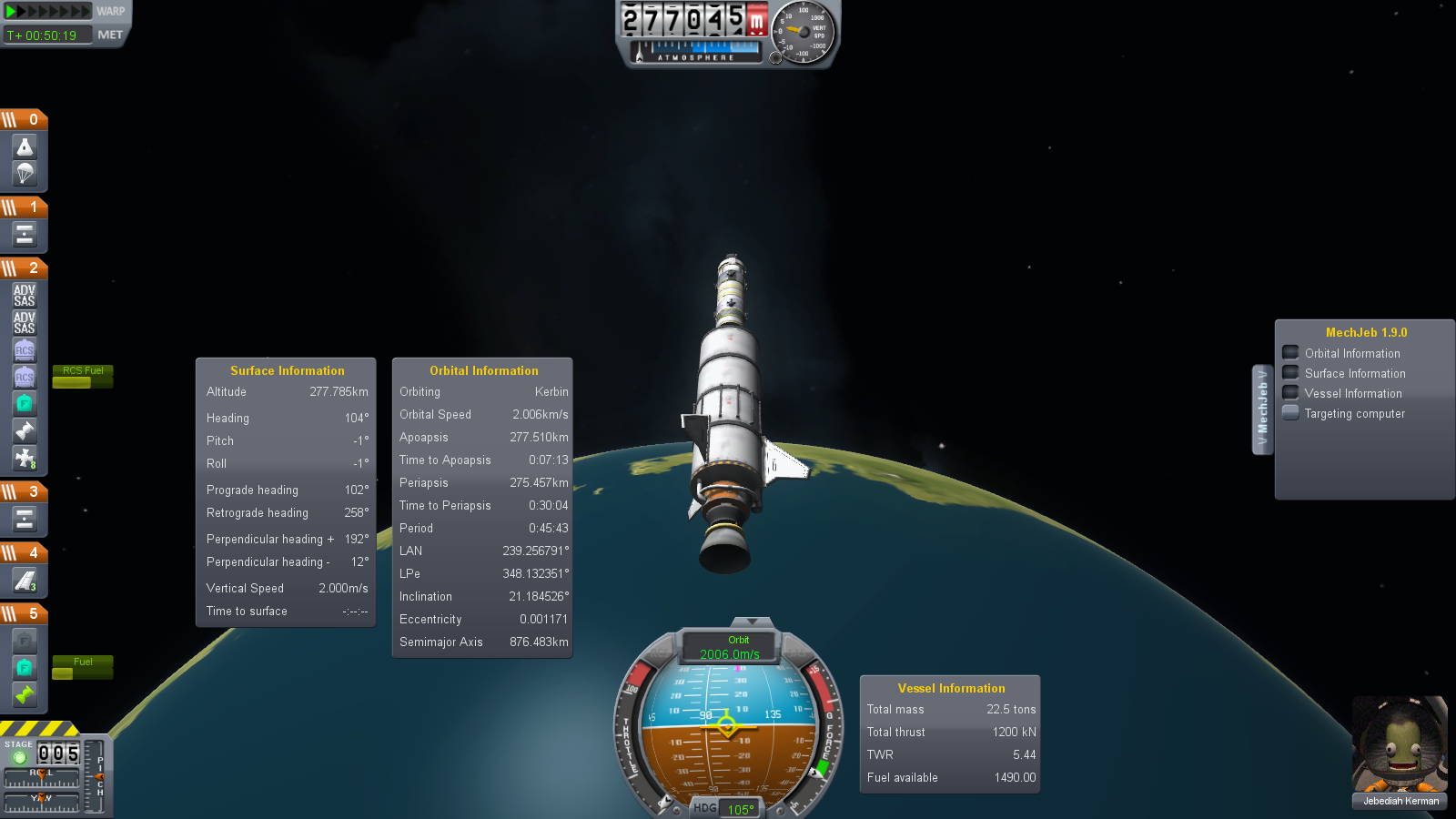This screenshot has height=819, width=1456.
Task: Click the MET label beside the mission timer
Action: click(x=113, y=35)
